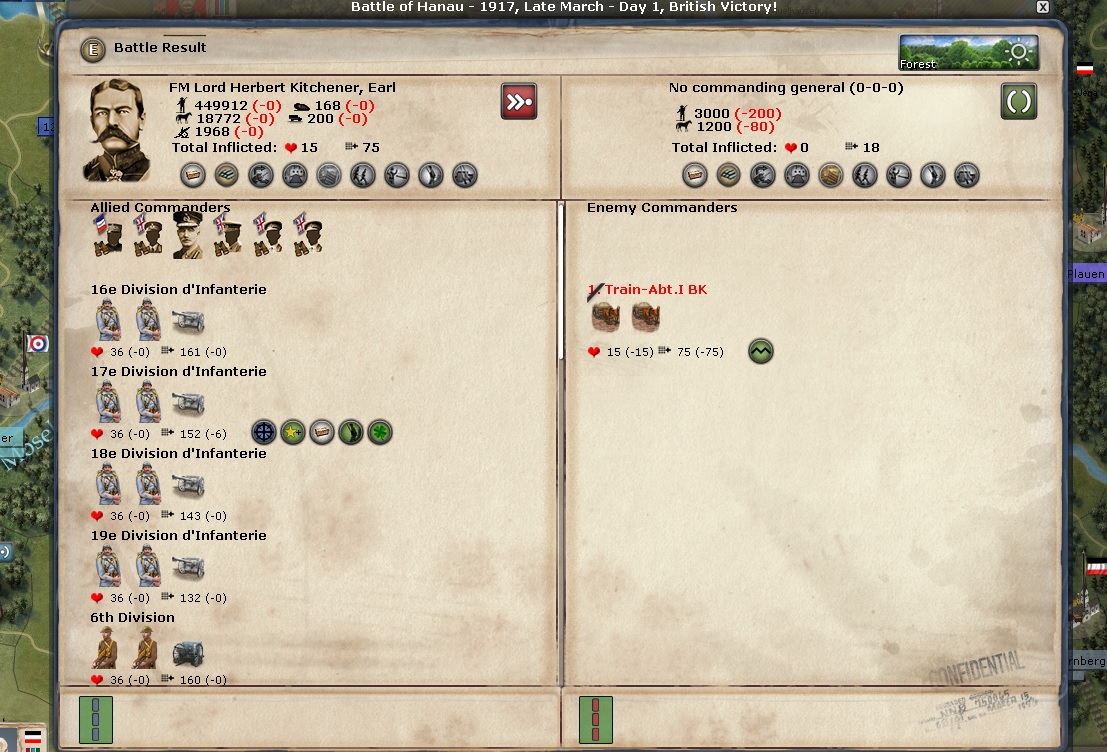Click the green clover icon for 17e Division
Screen dimensions: 1107x752
tap(380, 433)
